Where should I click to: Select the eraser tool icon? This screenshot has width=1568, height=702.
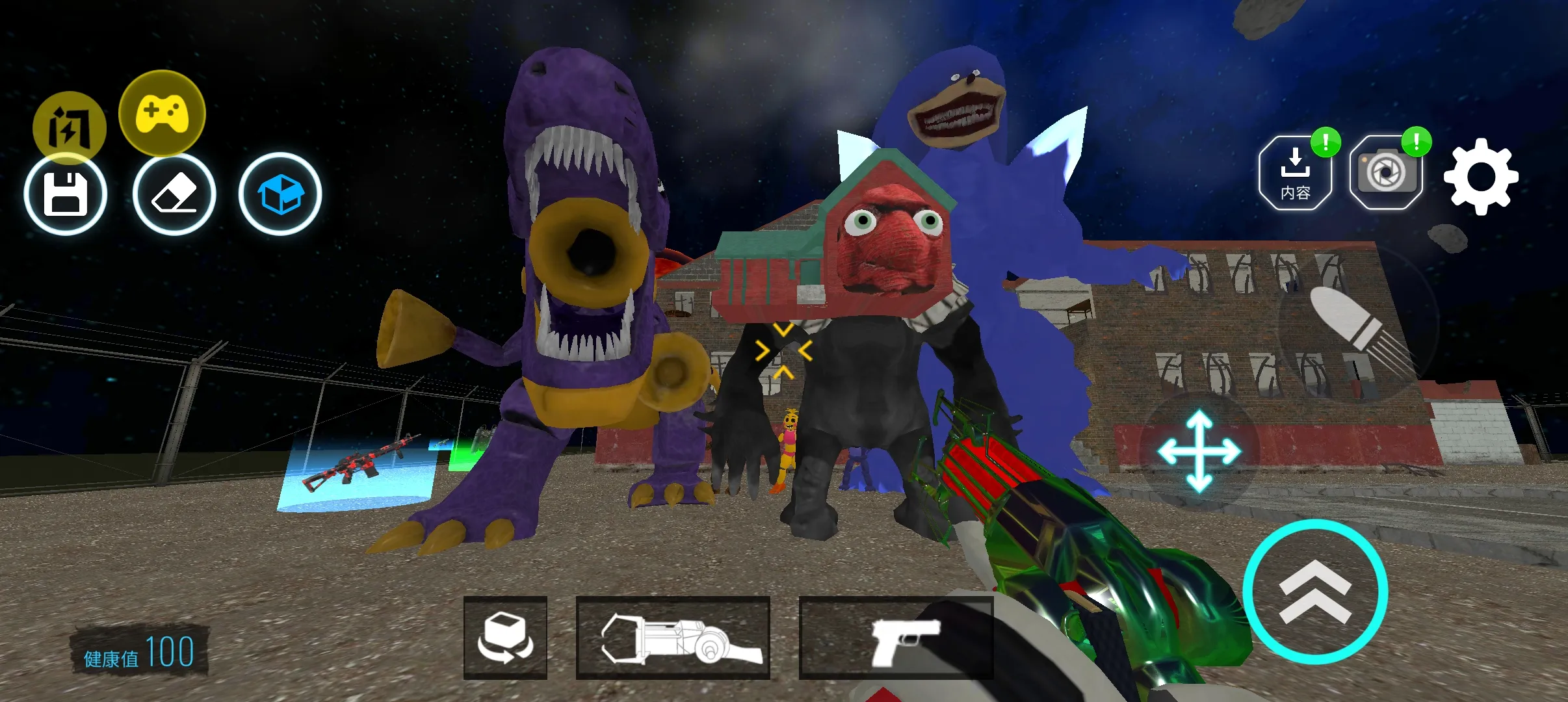[174, 194]
